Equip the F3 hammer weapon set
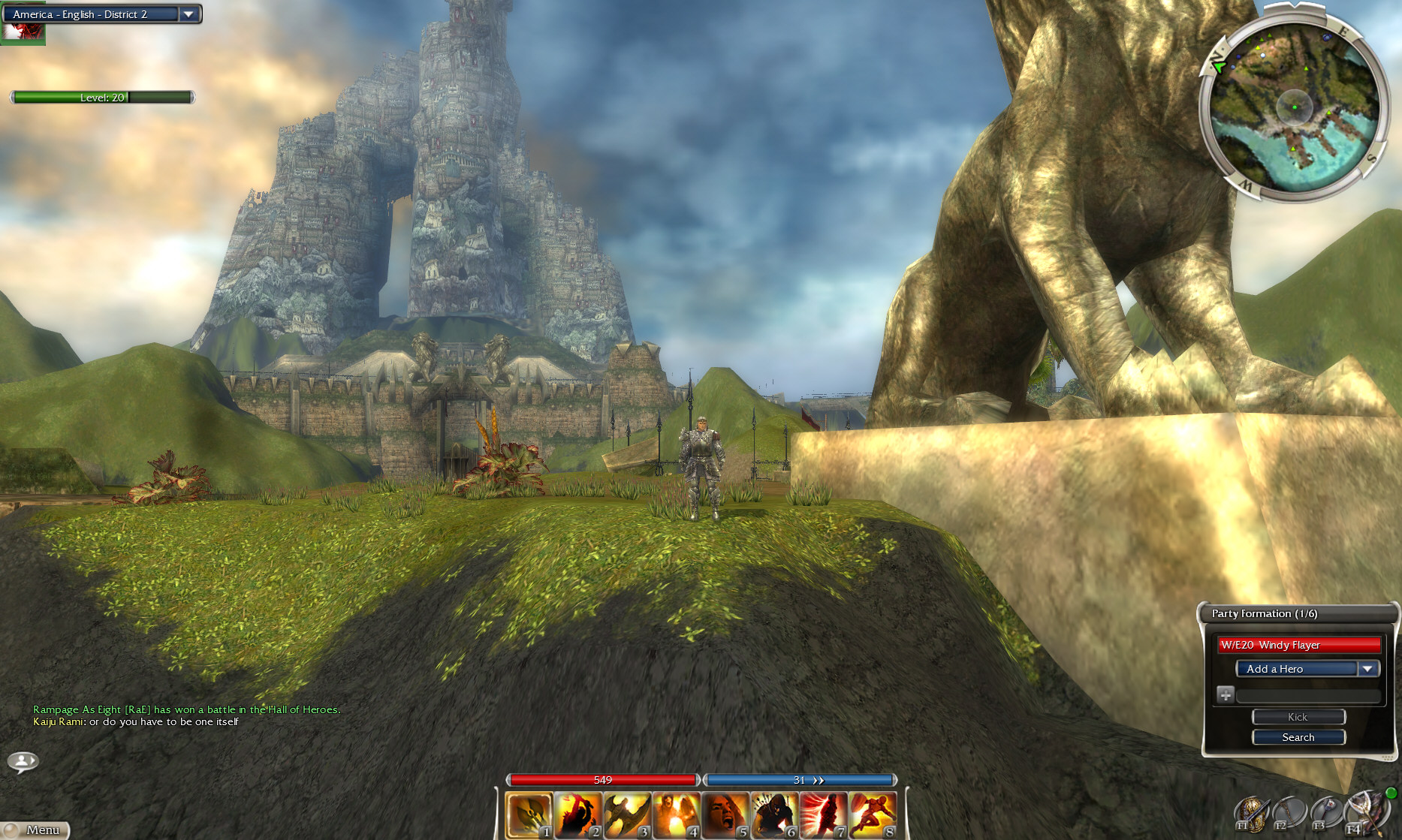Screen dimensions: 1402x840 click(1326, 814)
